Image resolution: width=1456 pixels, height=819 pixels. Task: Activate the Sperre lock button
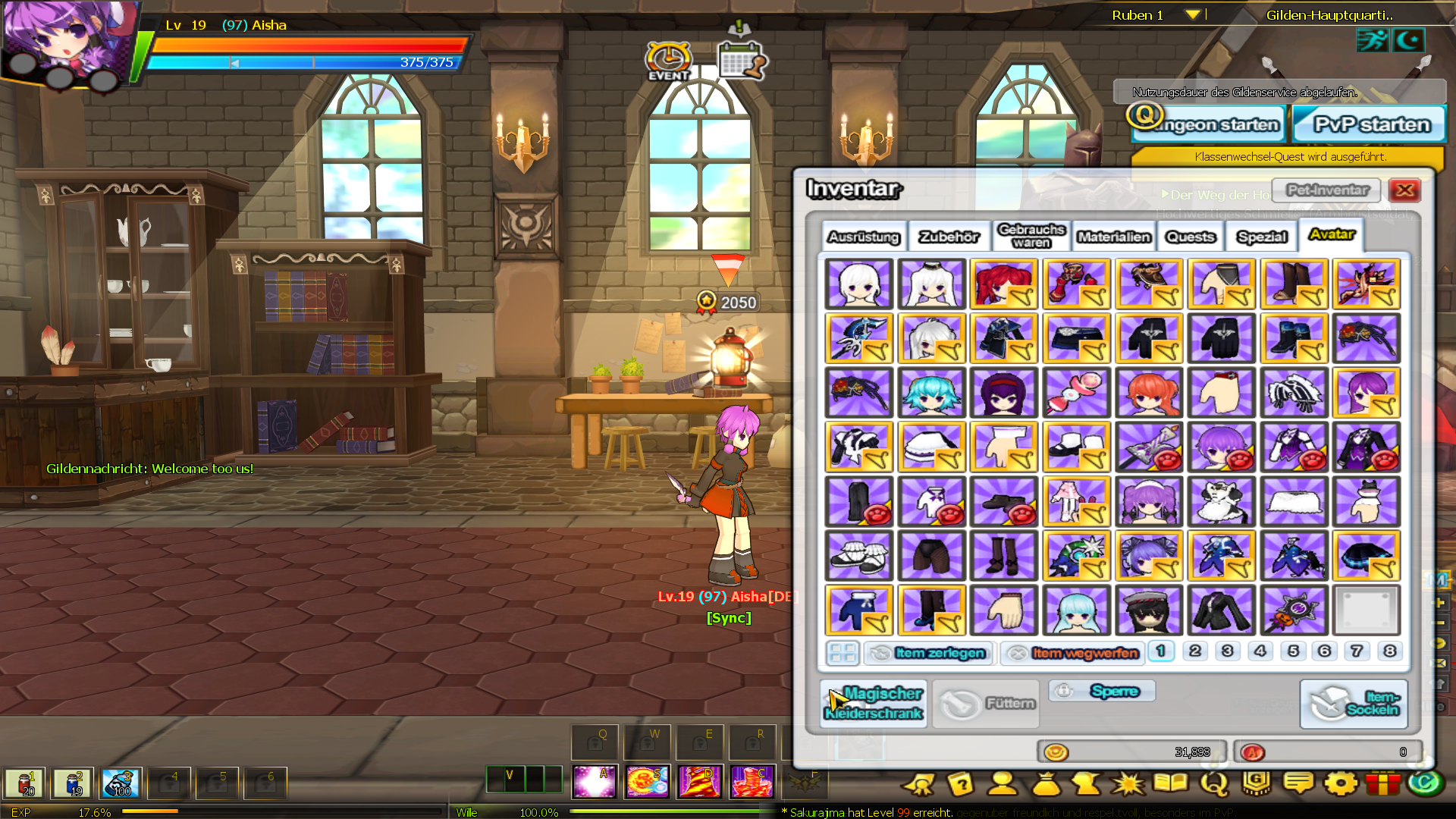click(1103, 691)
